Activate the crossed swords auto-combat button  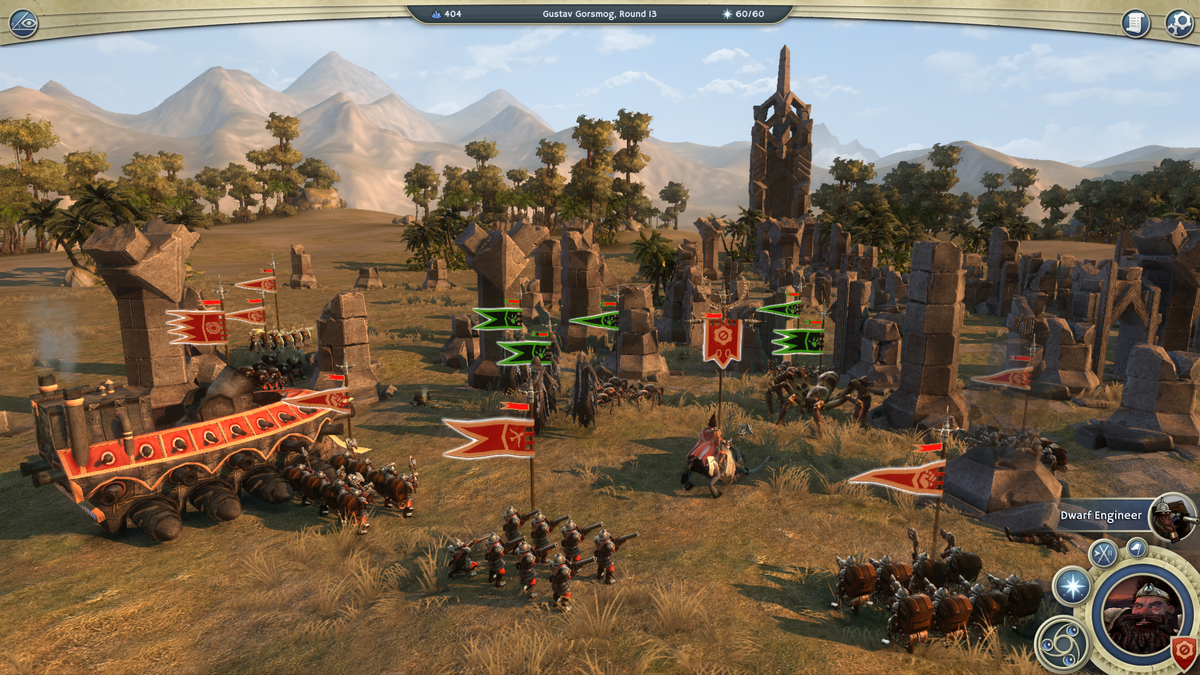coord(1103,553)
